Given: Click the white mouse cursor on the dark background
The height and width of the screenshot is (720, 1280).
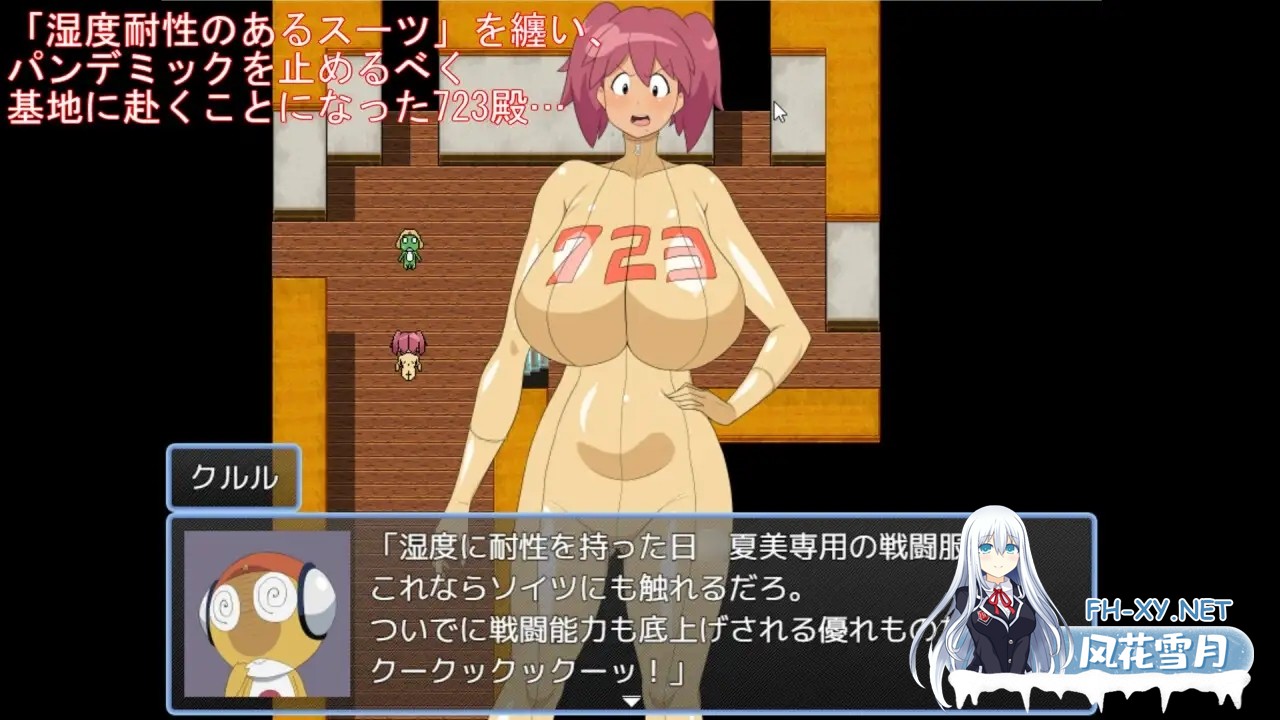Looking at the screenshot, I should coord(778,111).
